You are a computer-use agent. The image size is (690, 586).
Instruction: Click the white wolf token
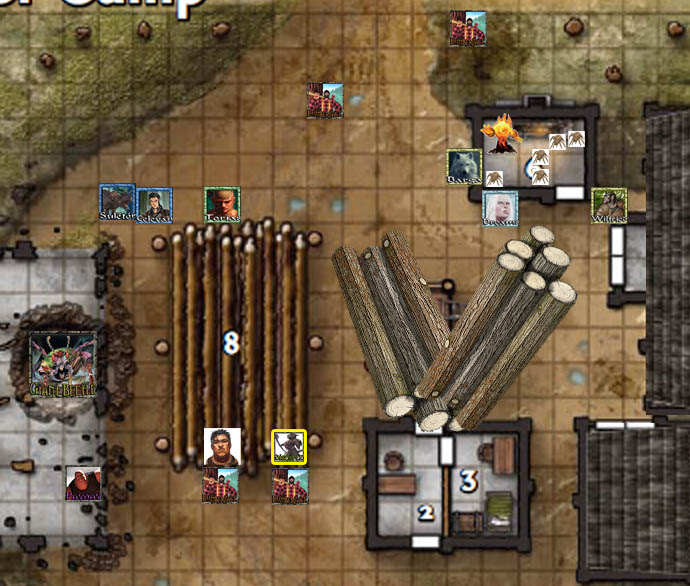[464, 167]
